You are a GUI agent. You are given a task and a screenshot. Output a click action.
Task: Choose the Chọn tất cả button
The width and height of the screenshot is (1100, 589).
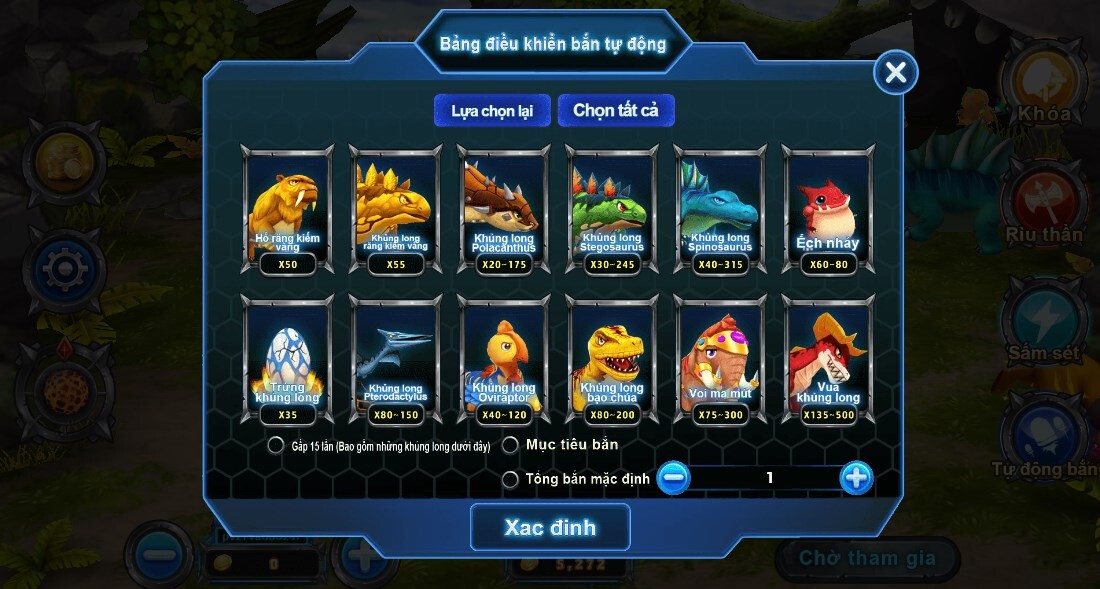[616, 110]
